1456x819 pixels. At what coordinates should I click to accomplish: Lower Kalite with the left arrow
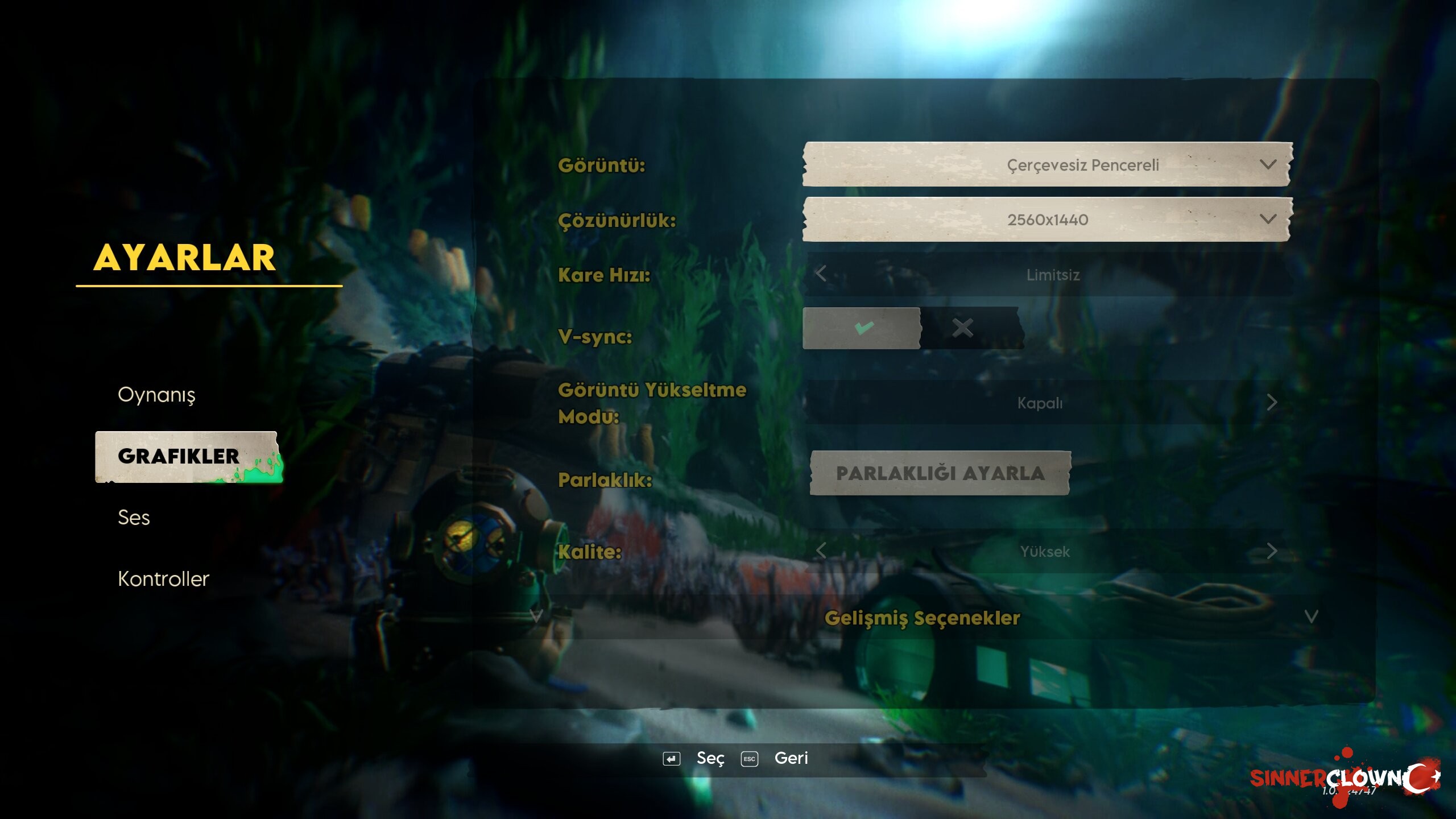[821, 551]
